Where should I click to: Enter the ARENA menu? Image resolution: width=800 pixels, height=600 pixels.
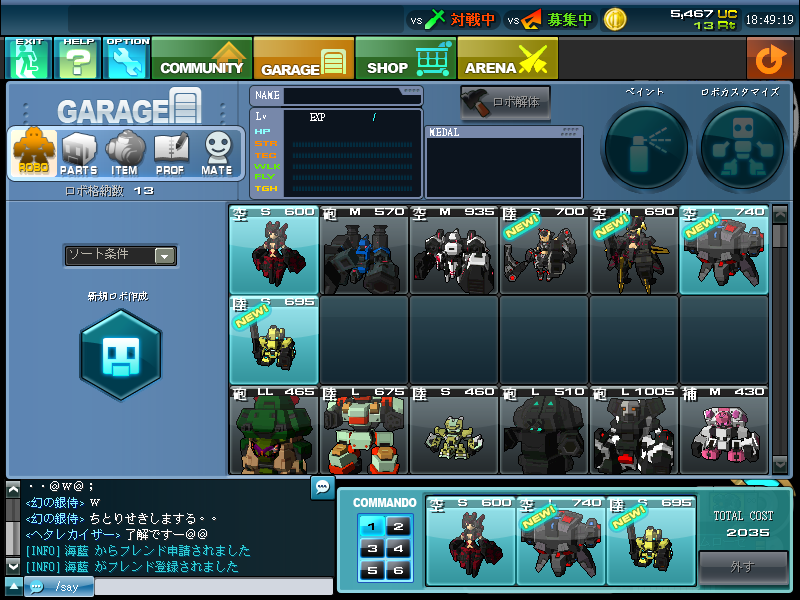(507, 59)
